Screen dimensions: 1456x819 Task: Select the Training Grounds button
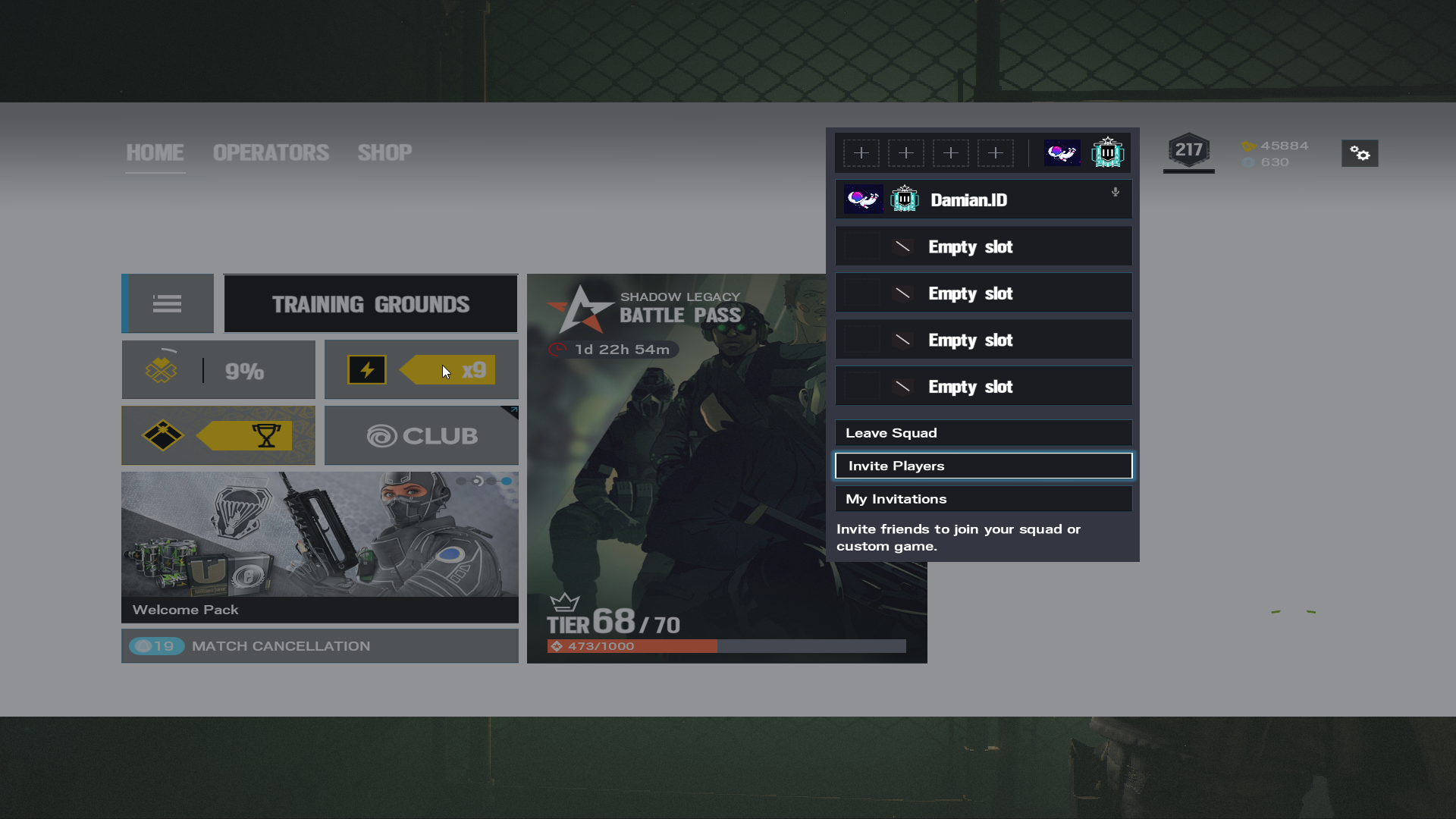click(x=371, y=304)
